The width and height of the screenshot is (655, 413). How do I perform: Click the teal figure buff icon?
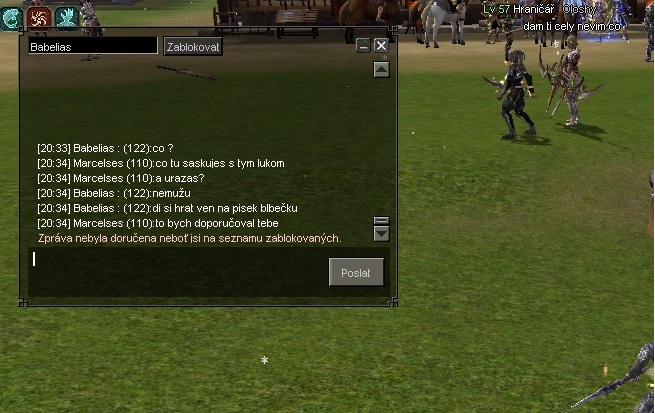coord(68,16)
